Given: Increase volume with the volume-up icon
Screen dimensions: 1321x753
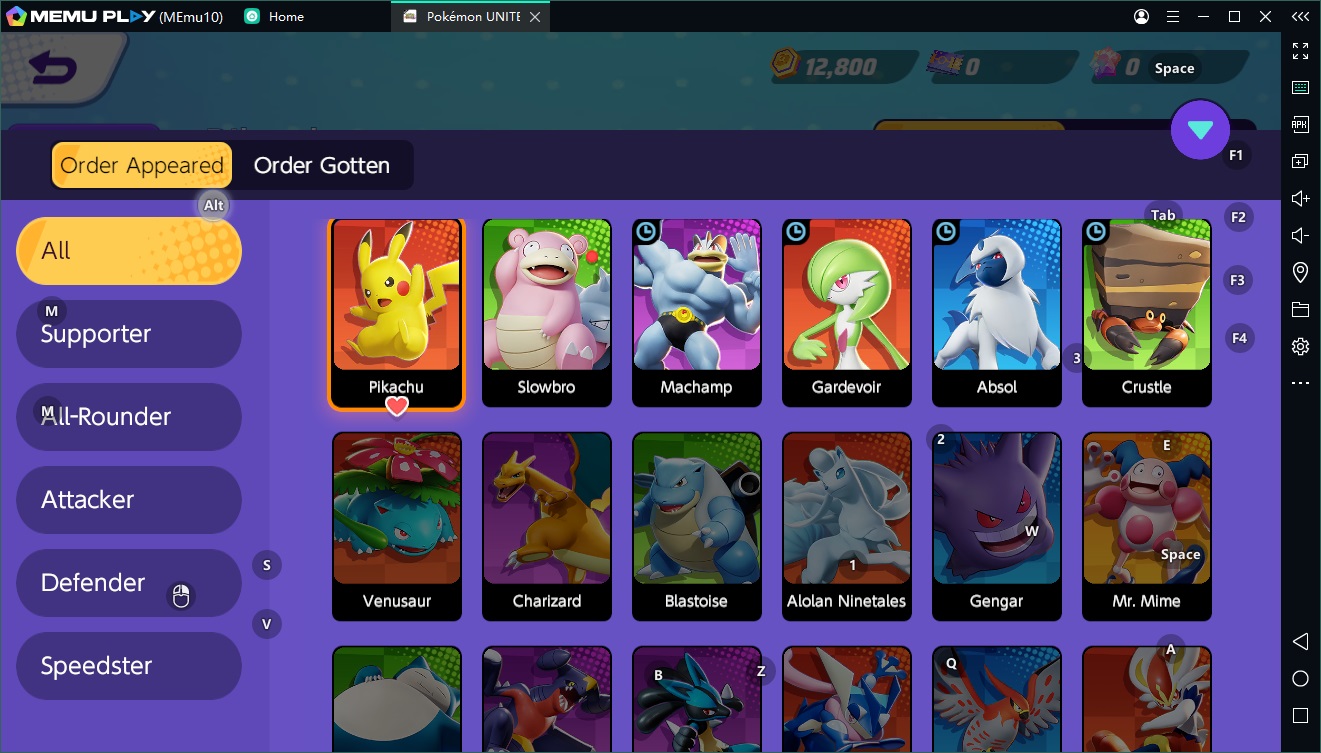Looking at the screenshot, I should [1299, 197].
